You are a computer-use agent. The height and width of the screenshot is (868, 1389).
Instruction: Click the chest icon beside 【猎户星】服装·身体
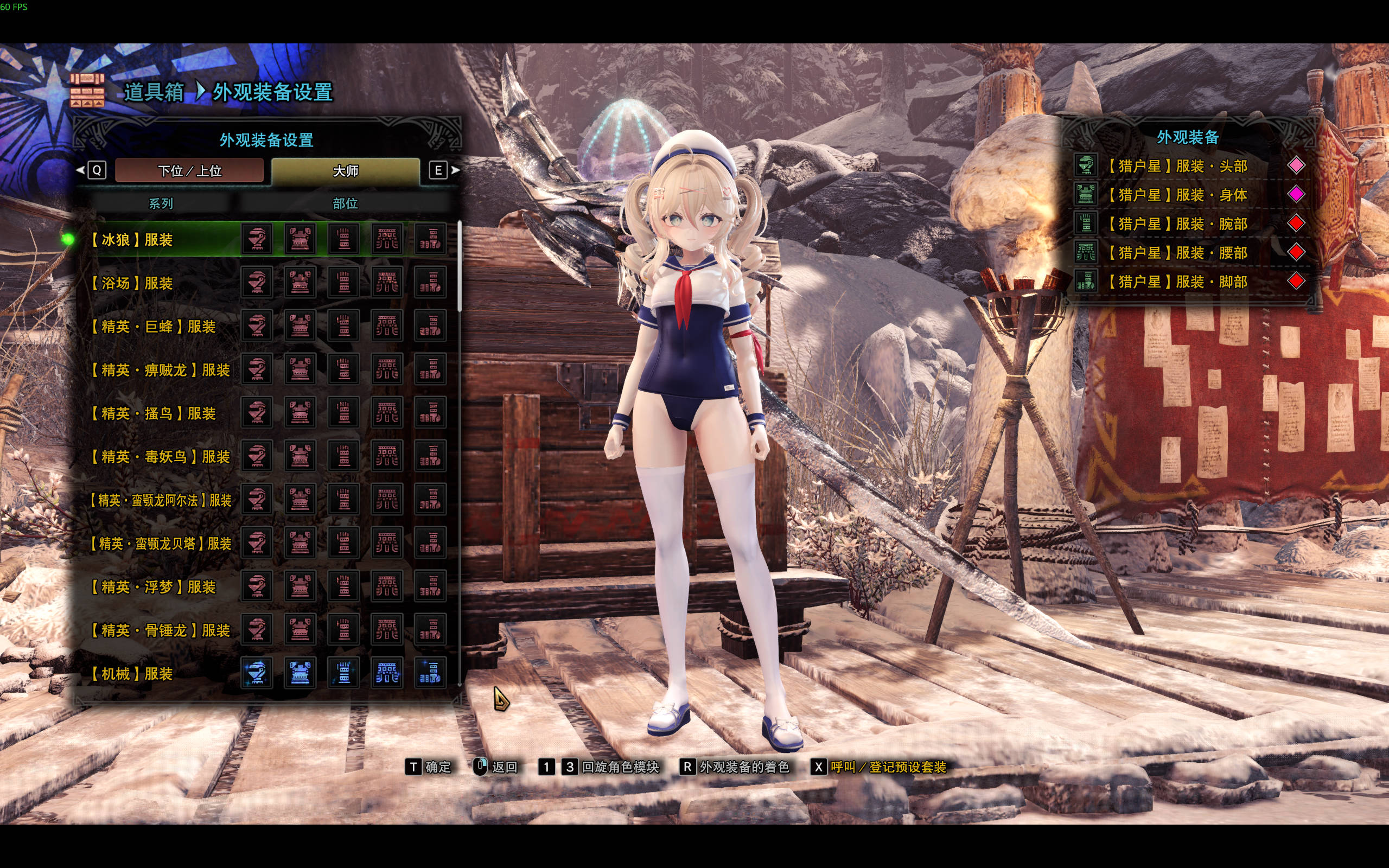[1087, 194]
